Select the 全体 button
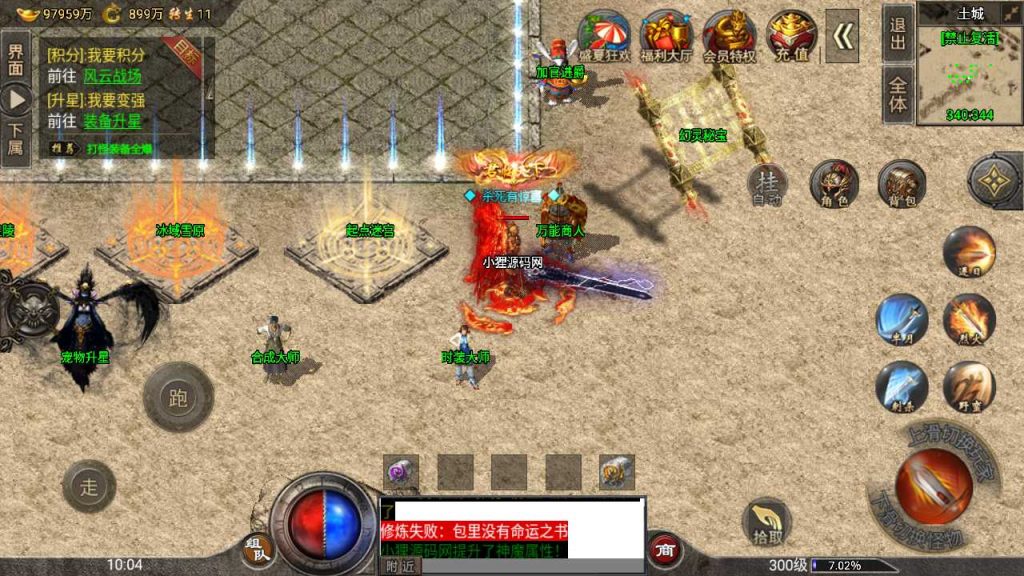The image size is (1024, 576). 898,94
